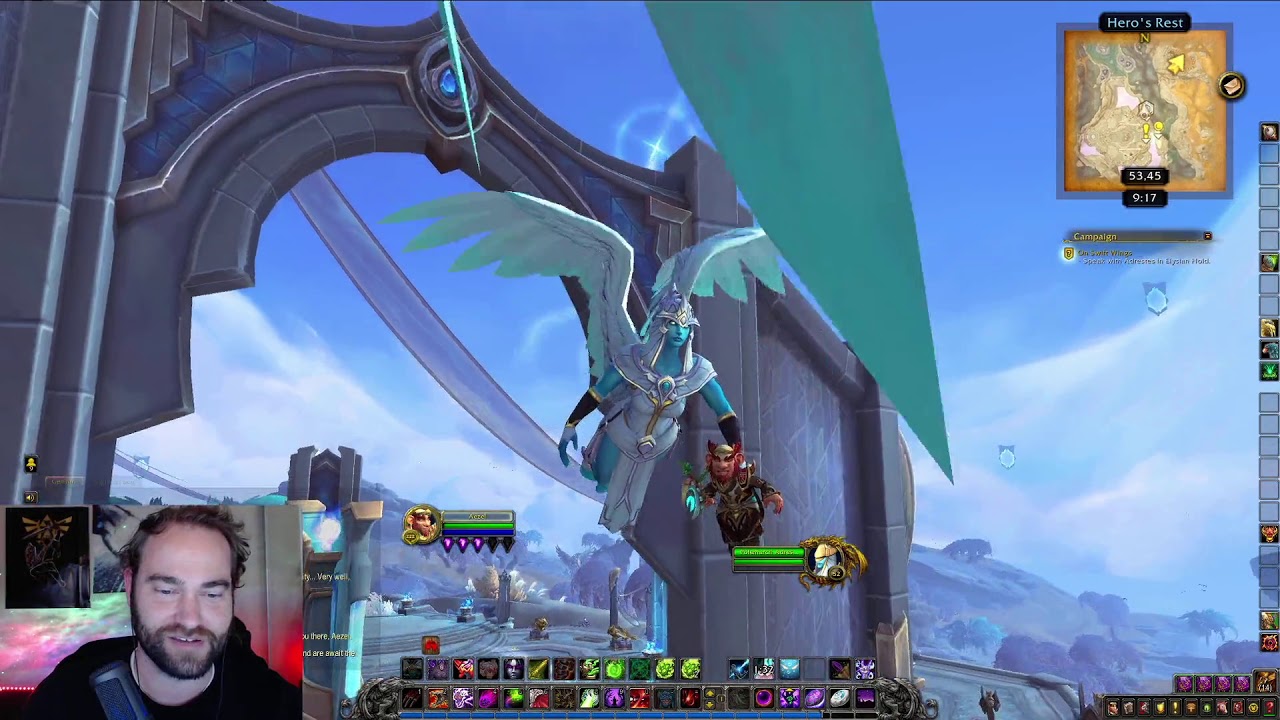1280x720 pixels.
Task: Click the blue experience bar at the bottom
Action: 640,713
